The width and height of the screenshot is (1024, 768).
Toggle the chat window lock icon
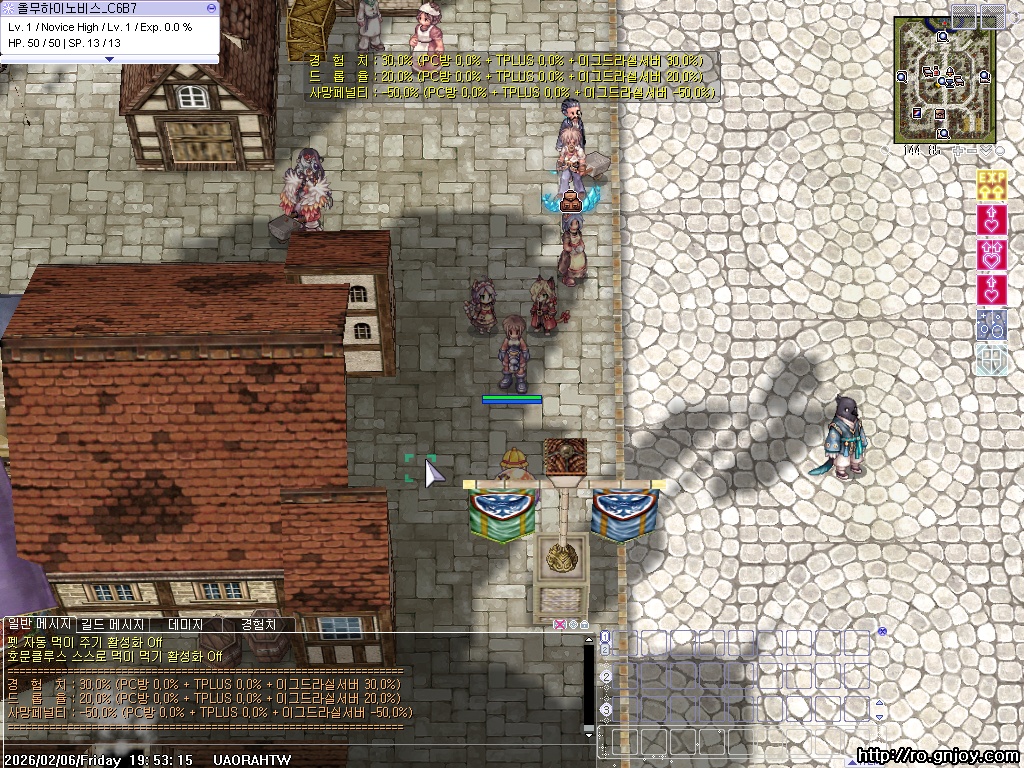pos(584,625)
